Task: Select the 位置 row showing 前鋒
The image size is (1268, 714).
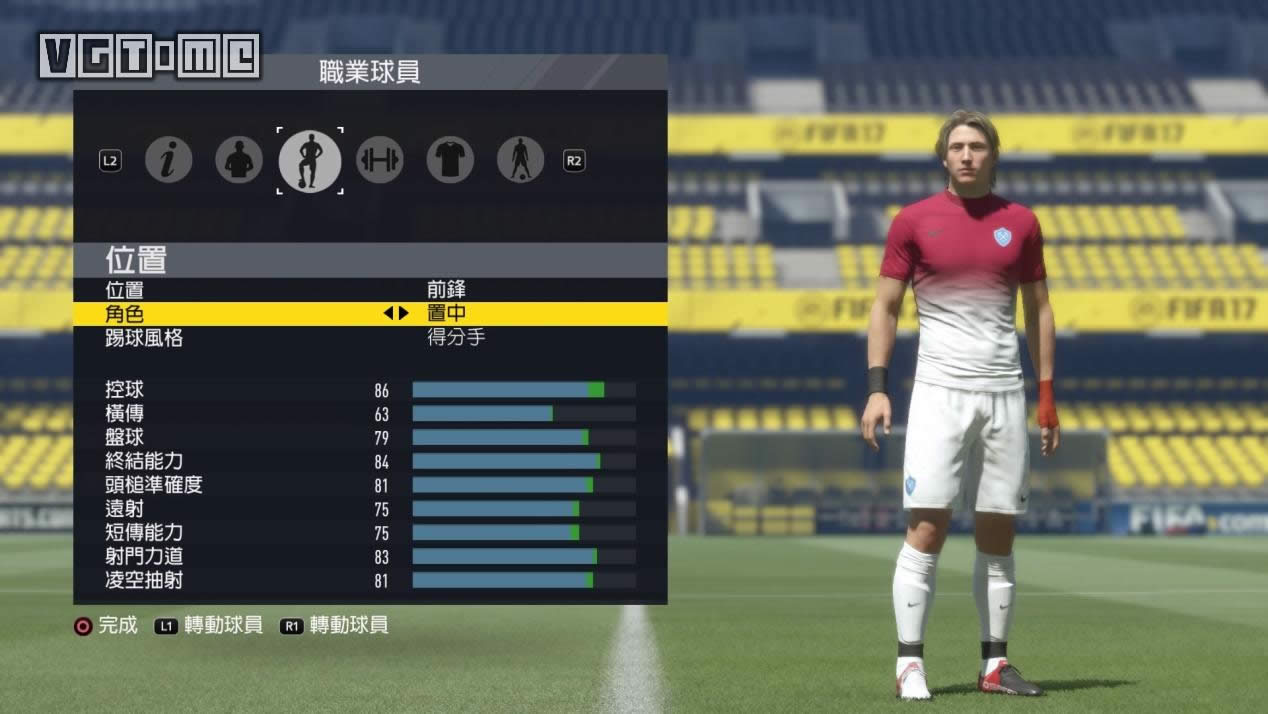Action: point(370,290)
